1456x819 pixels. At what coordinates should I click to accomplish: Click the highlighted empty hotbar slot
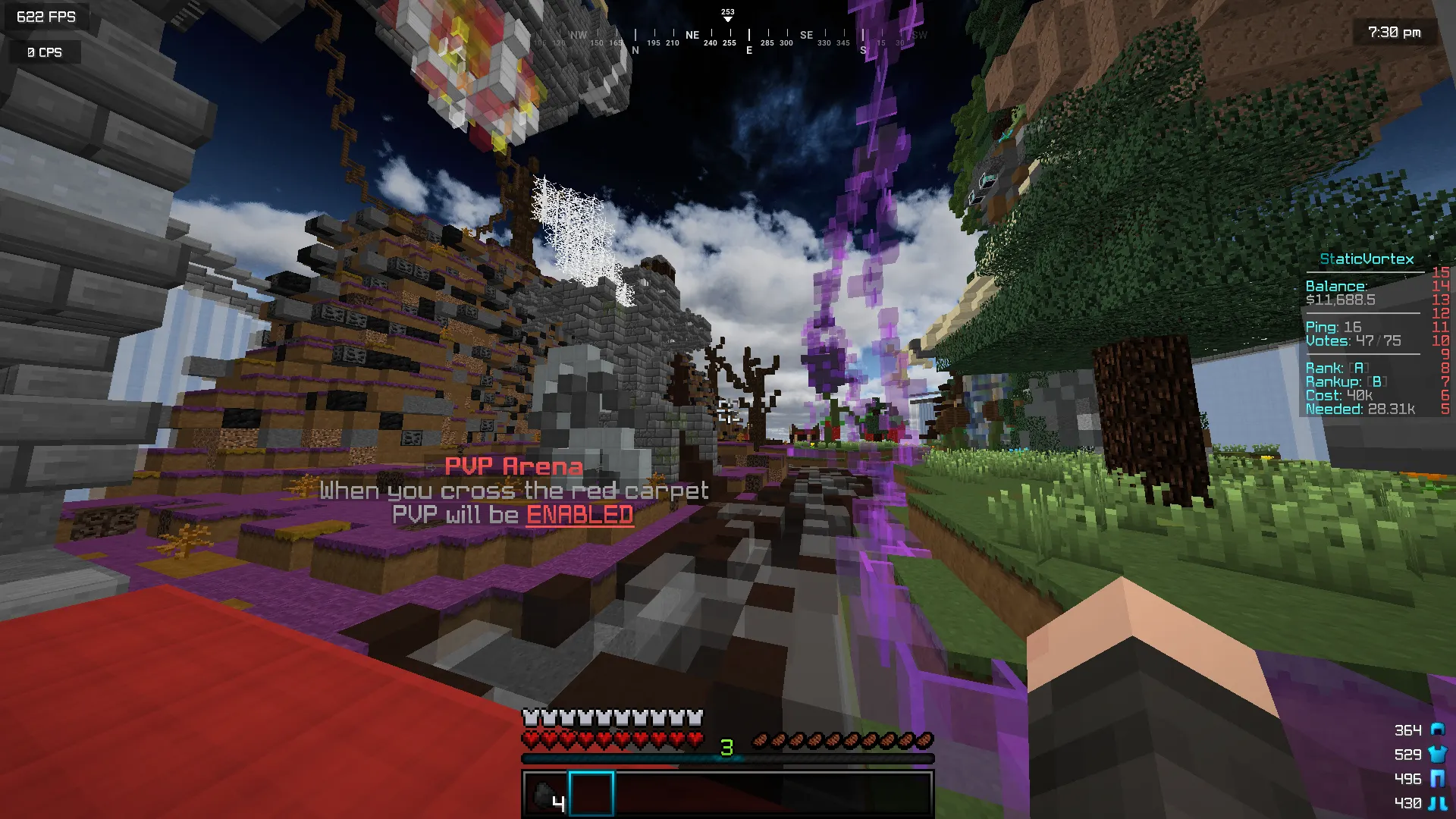591,794
